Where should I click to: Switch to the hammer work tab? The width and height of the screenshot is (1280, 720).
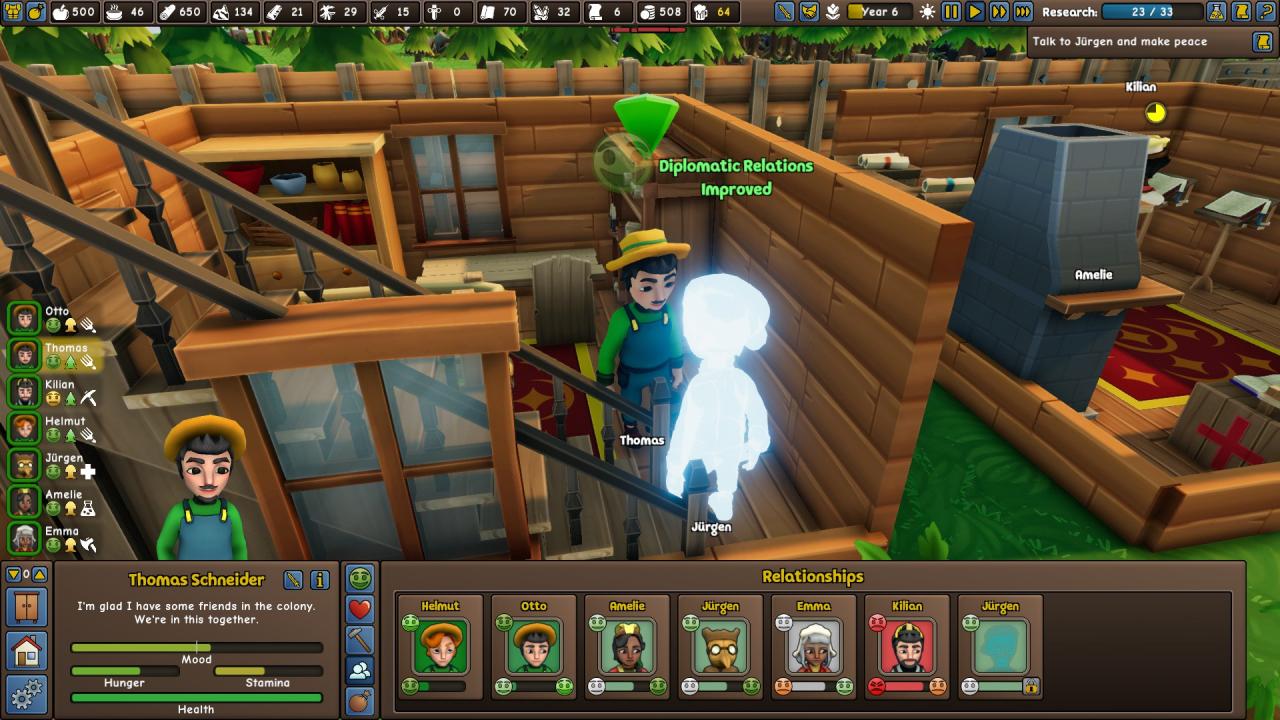(360, 640)
